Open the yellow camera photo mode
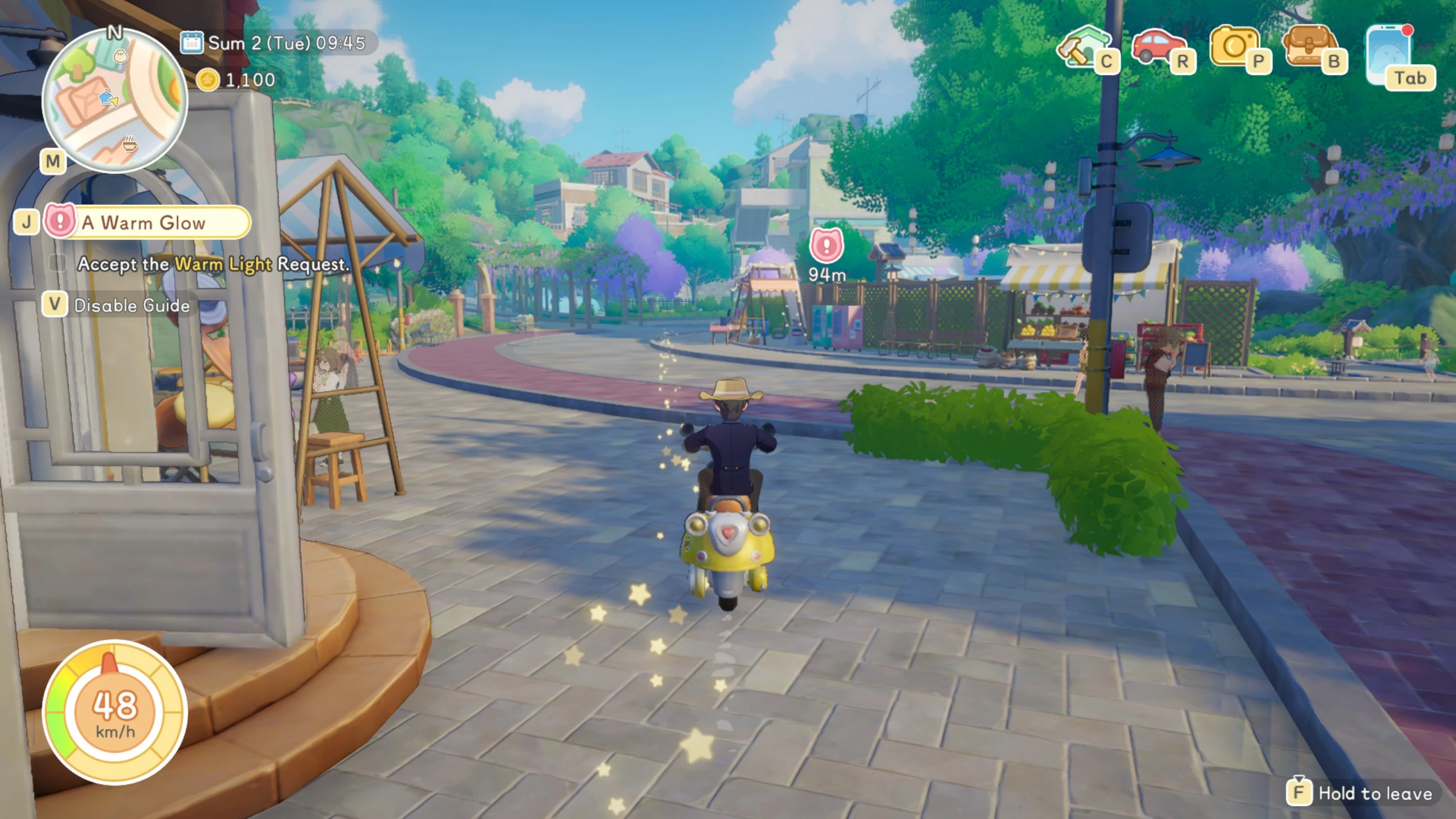 point(1234,45)
